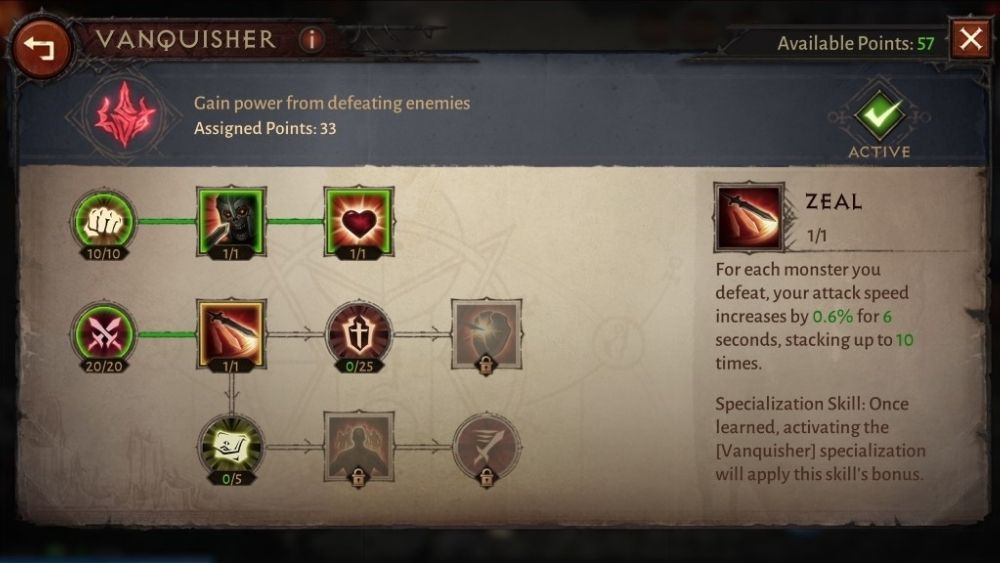This screenshot has height=563, width=1000.
Task: Select the locked round blade node
Action: pos(486,445)
